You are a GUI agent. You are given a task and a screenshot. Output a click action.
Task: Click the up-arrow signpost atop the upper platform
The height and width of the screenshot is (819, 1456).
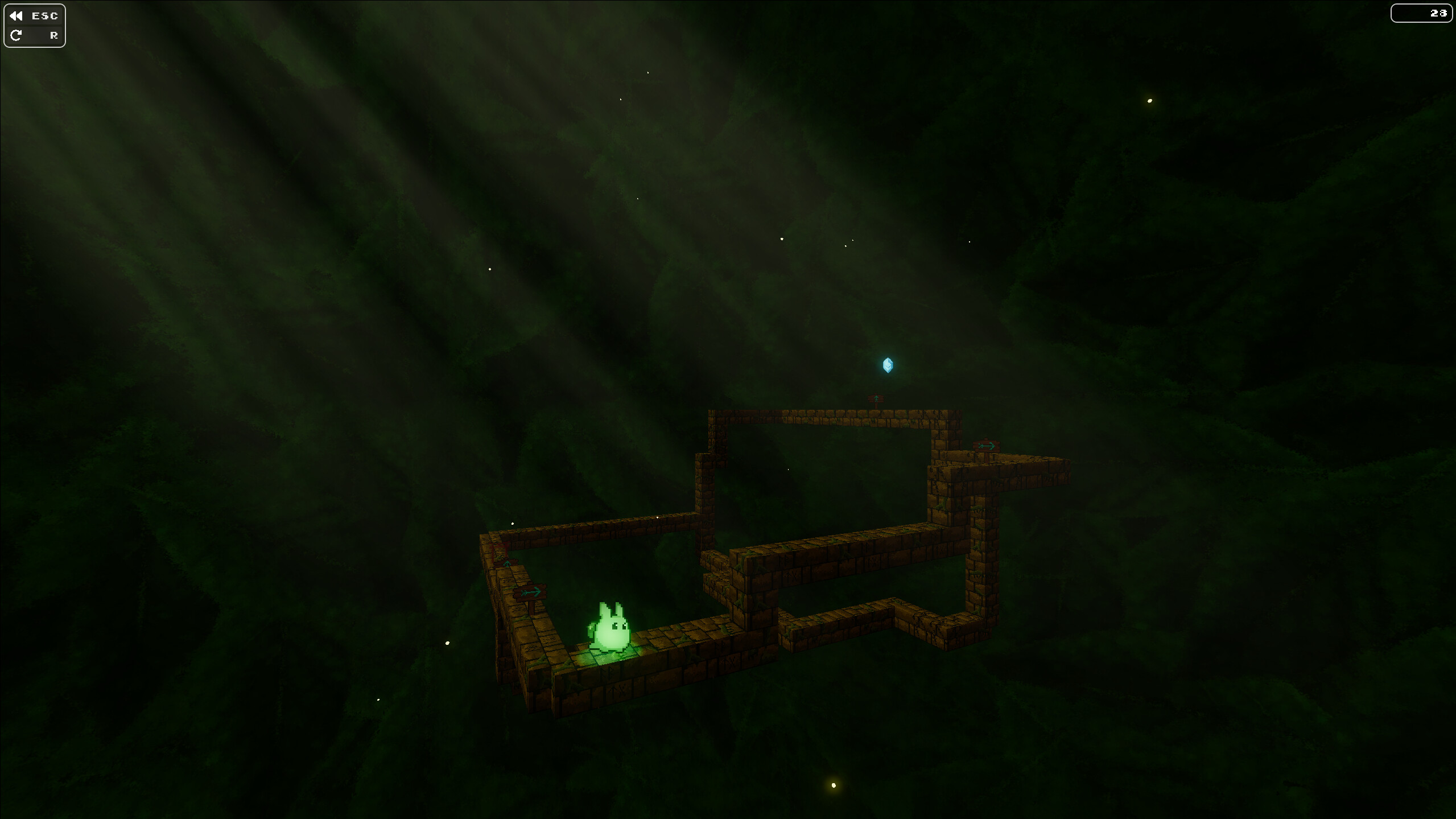876,398
